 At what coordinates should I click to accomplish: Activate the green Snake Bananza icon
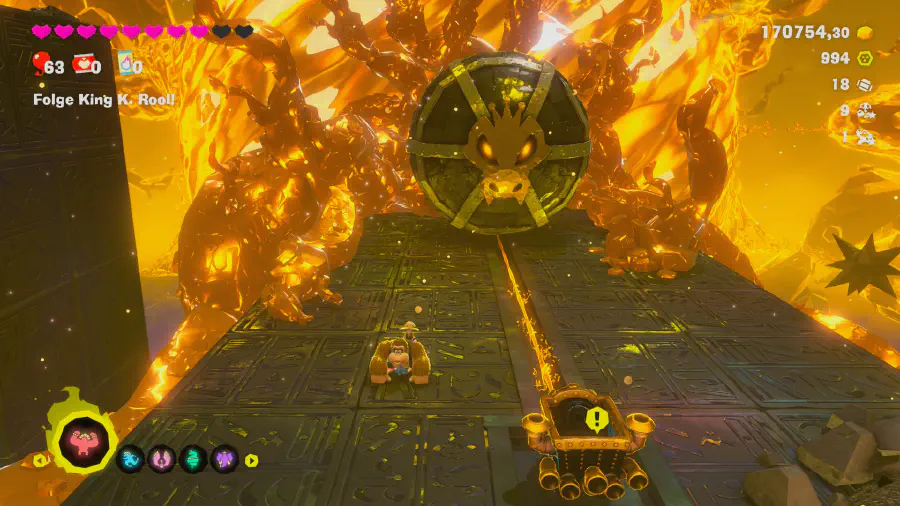(x=194, y=460)
